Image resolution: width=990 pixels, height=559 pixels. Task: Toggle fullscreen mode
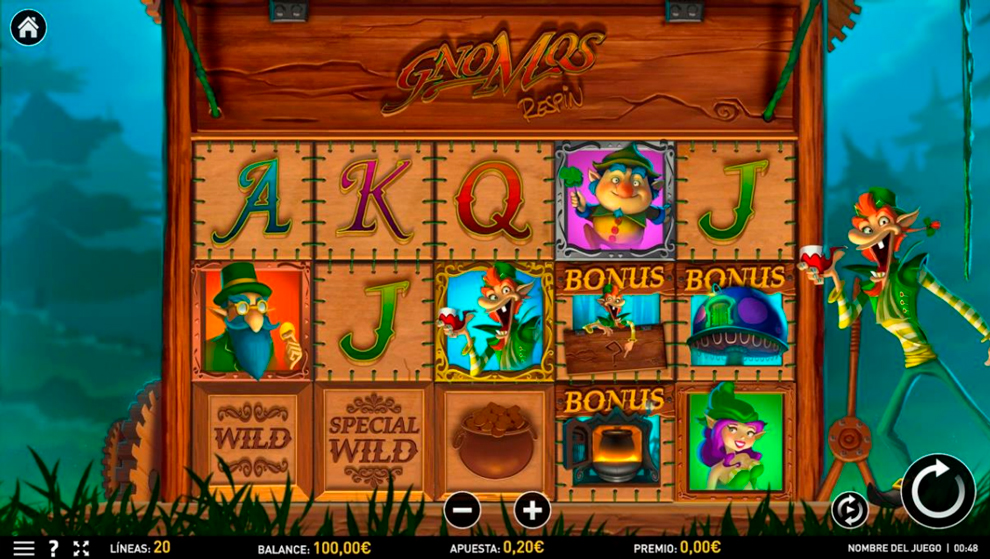(x=82, y=548)
